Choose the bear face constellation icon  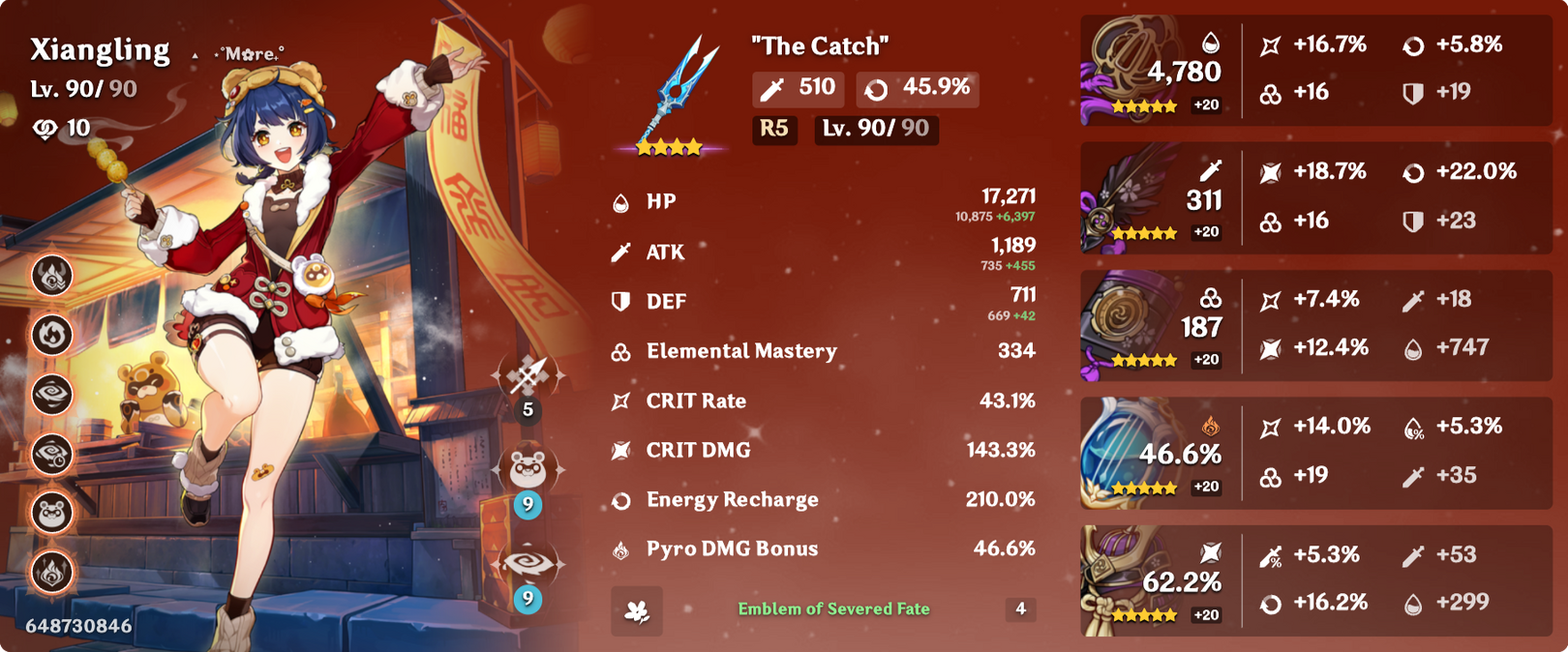[x=52, y=513]
